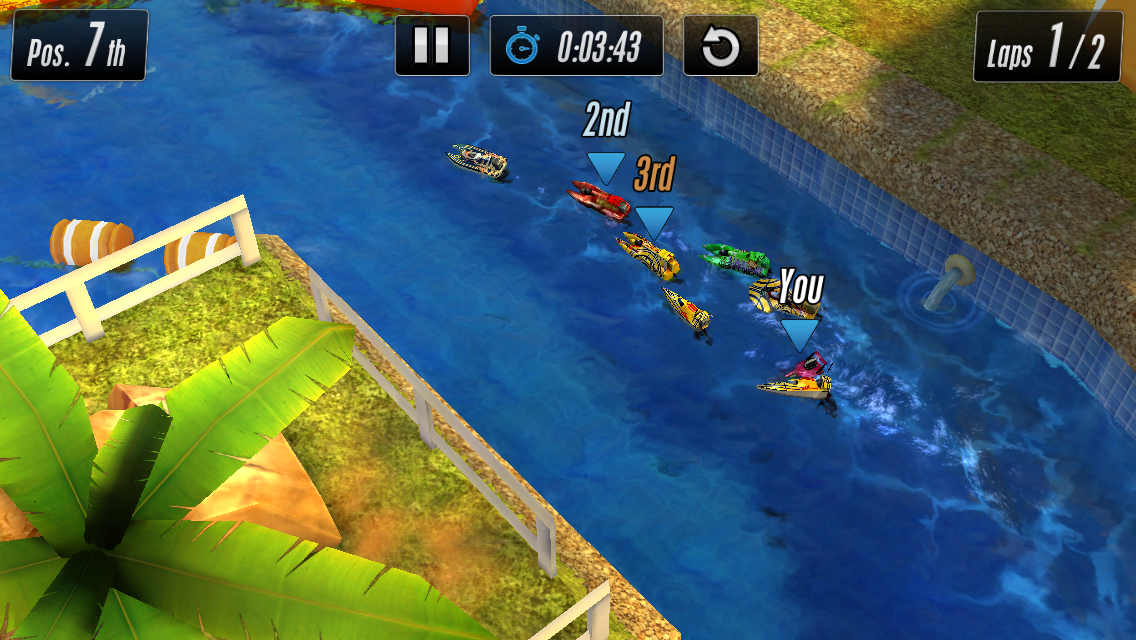Restart the race with the circular arrow

click(720, 46)
